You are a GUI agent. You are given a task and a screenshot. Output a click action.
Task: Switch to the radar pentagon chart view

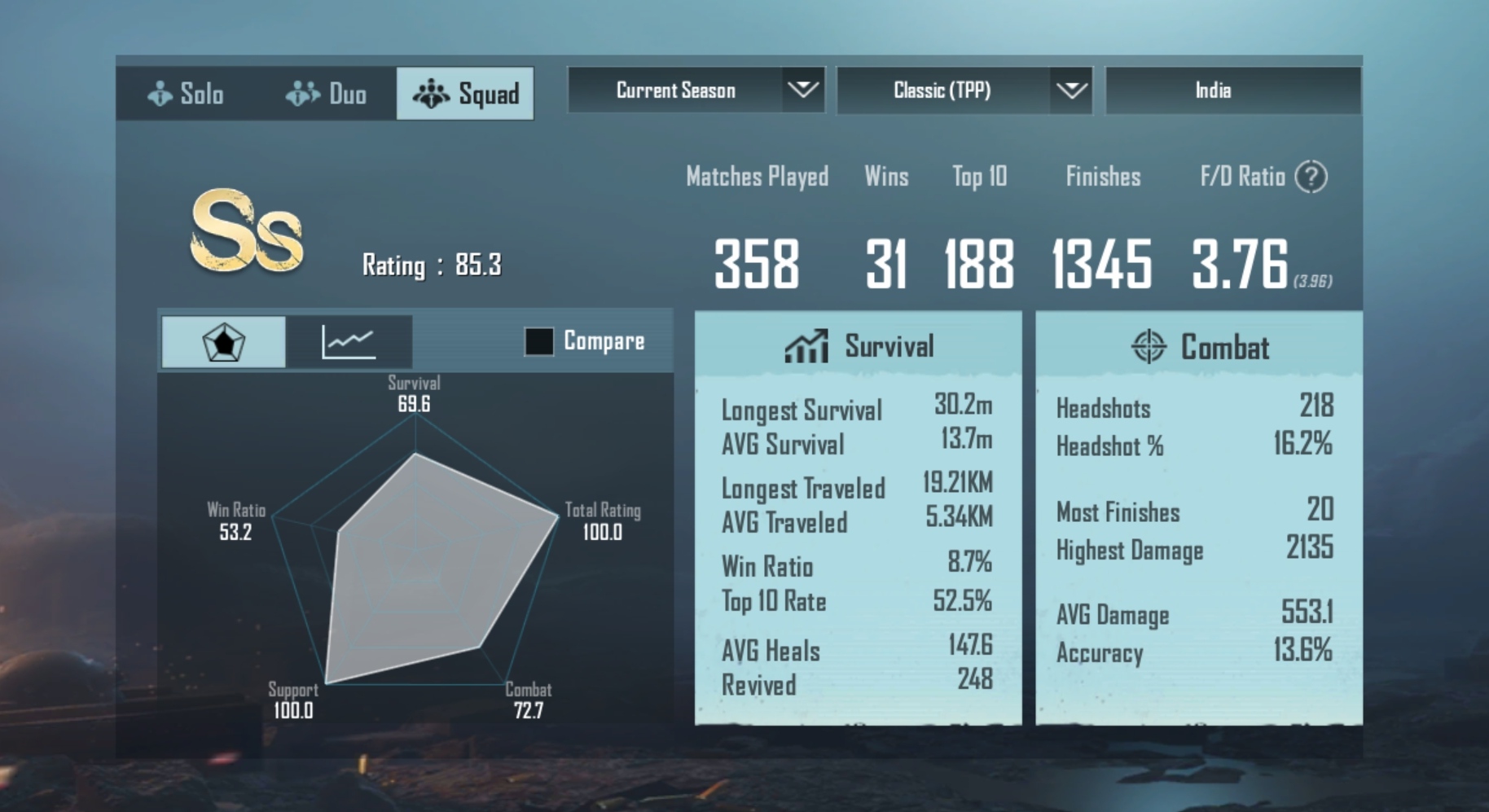click(x=224, y=342)
